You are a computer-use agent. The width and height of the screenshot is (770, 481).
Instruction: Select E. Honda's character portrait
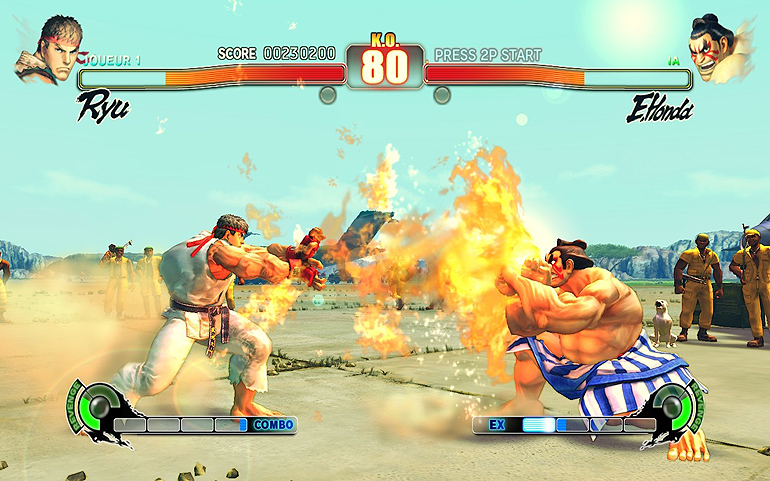pyautogui.click(x=719, y=48)
